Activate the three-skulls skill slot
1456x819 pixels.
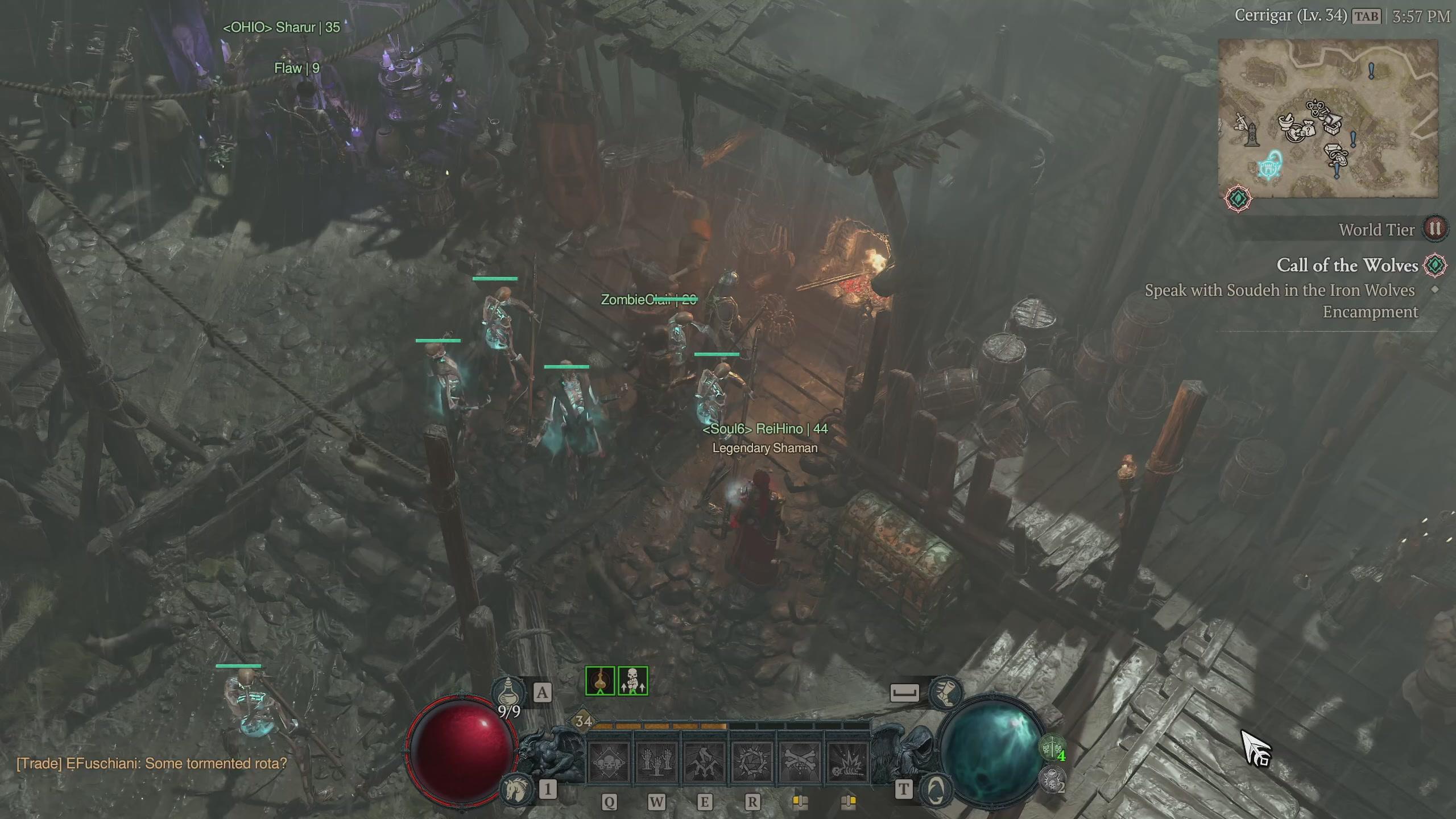click(608, 763)
